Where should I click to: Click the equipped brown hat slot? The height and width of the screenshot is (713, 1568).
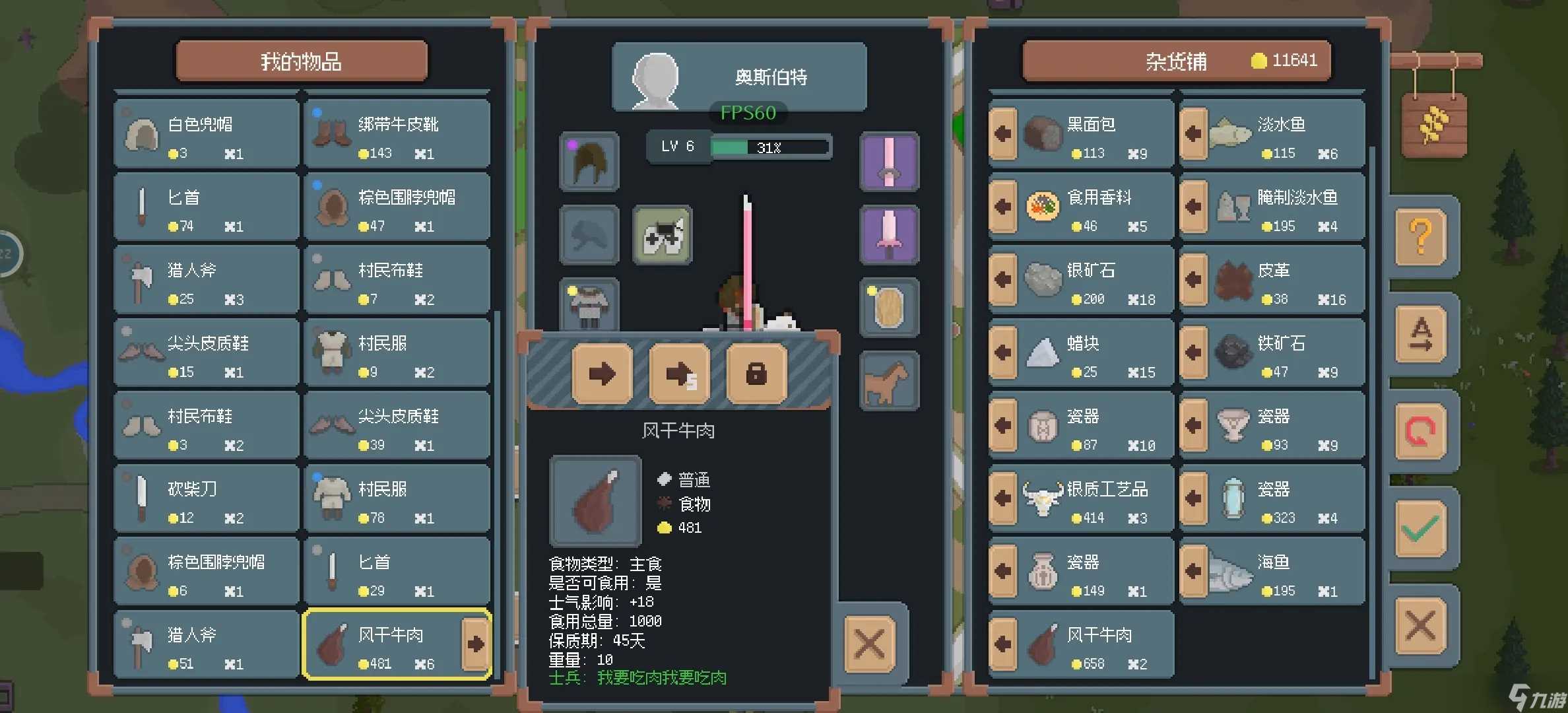coord(588,162)
